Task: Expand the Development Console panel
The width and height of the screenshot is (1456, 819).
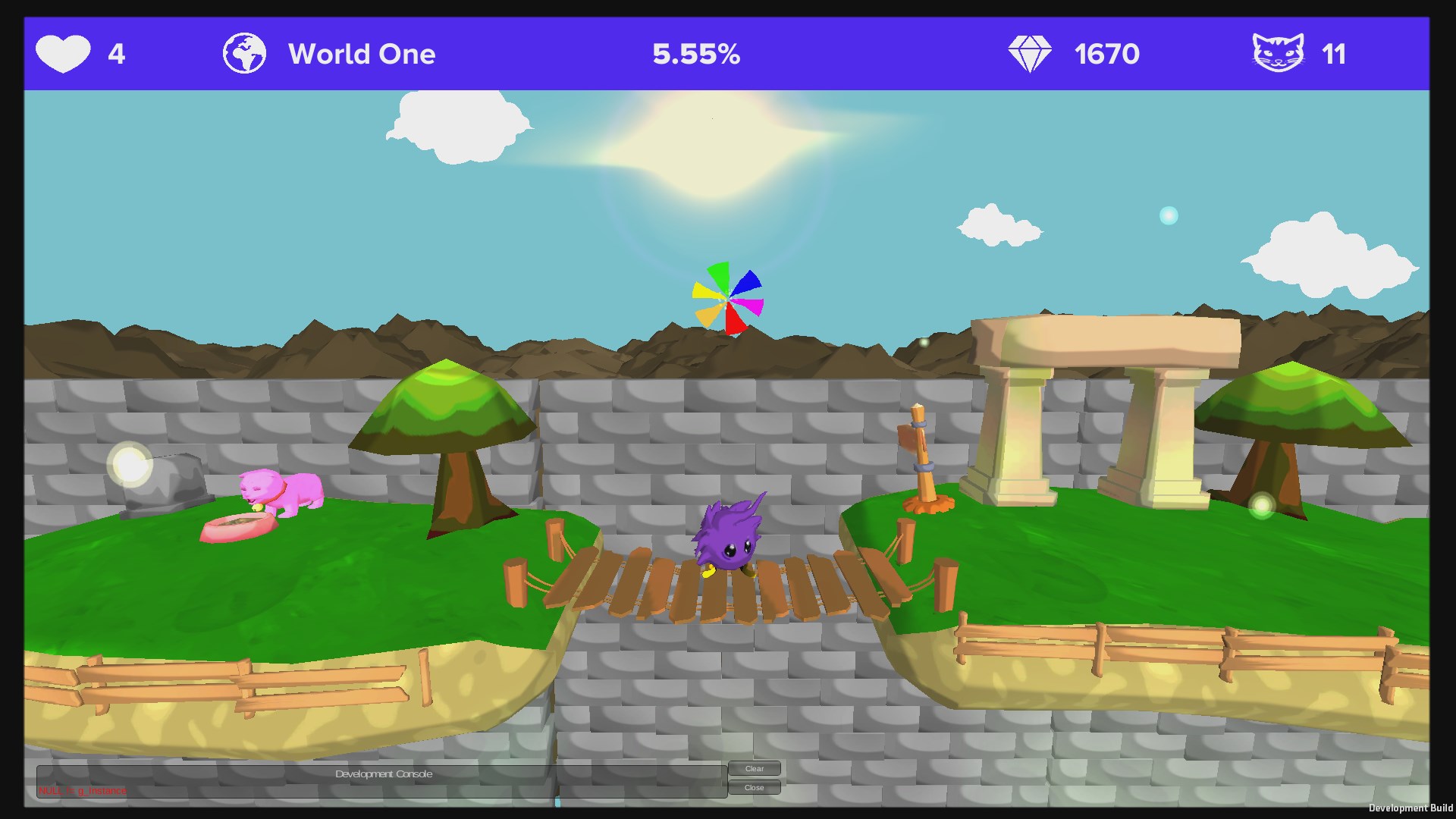Action: [x=383, y=774]
